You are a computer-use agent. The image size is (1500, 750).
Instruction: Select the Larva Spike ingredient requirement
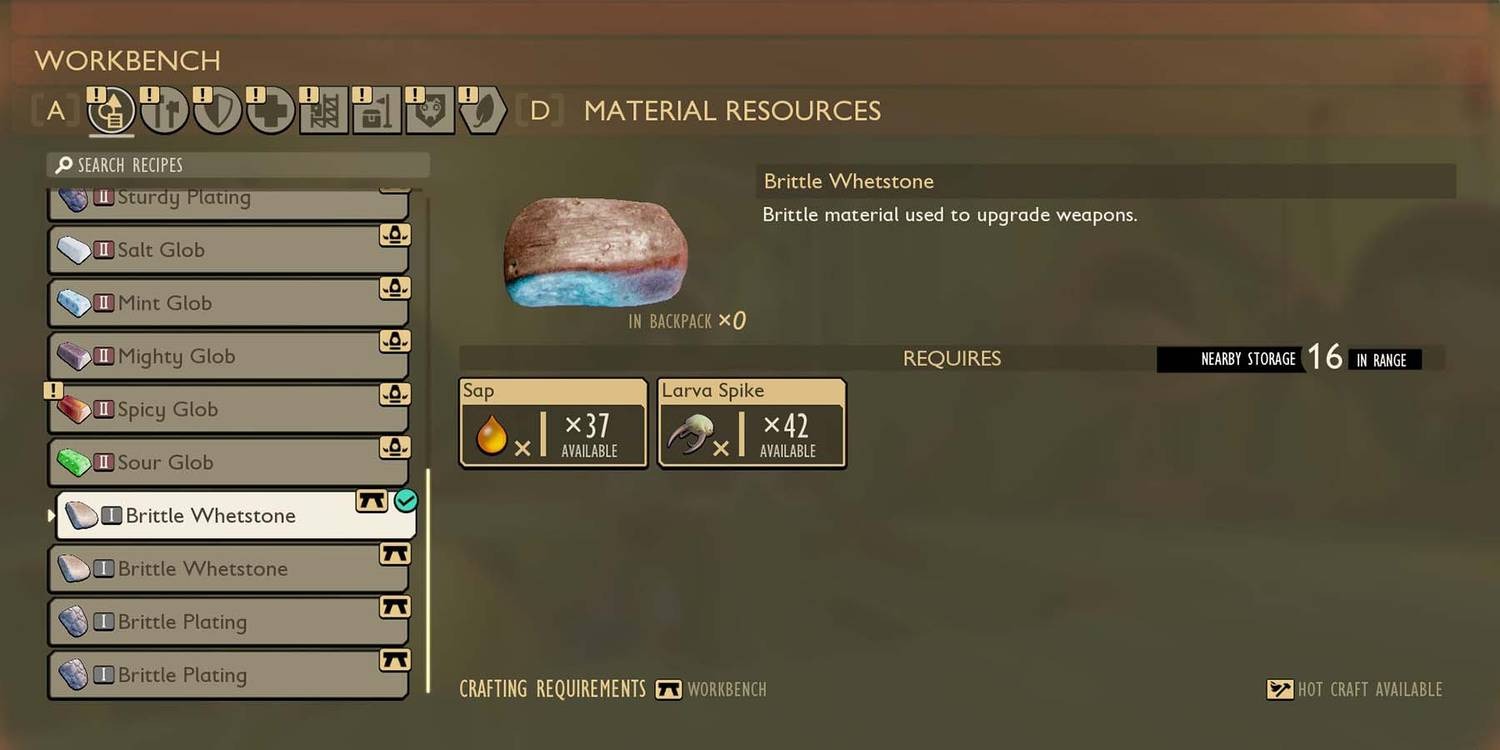click(751, 423)
